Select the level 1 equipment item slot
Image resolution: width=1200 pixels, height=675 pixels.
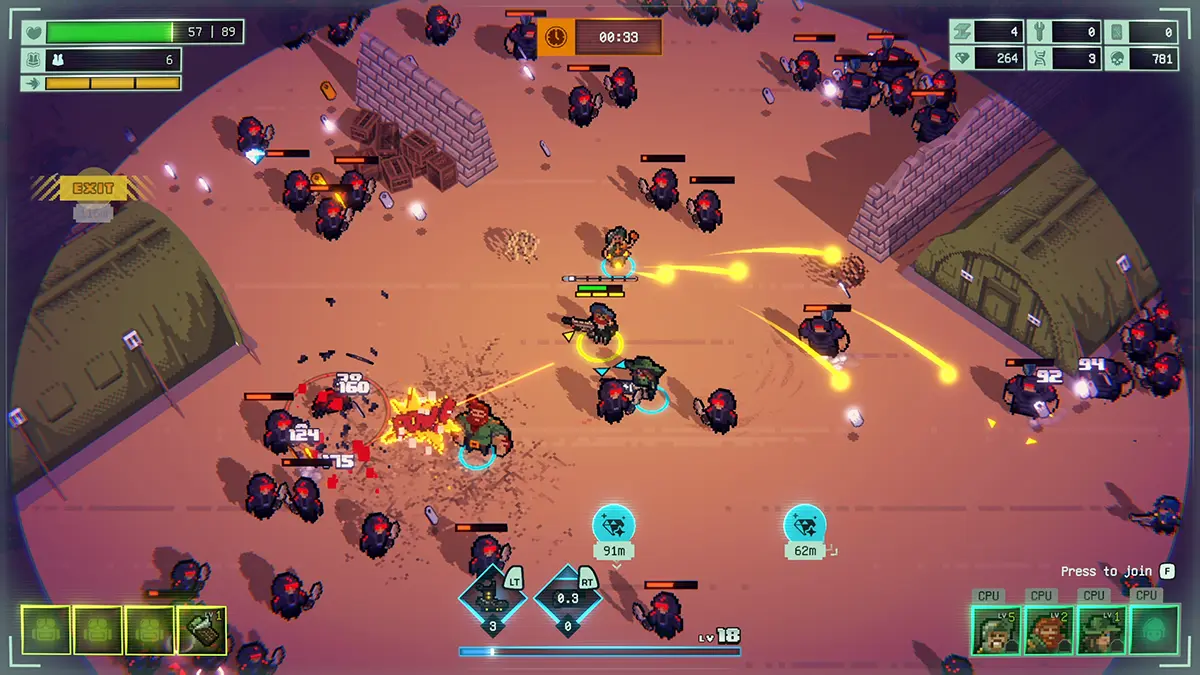pyautogui.click(x=202, y=630)
